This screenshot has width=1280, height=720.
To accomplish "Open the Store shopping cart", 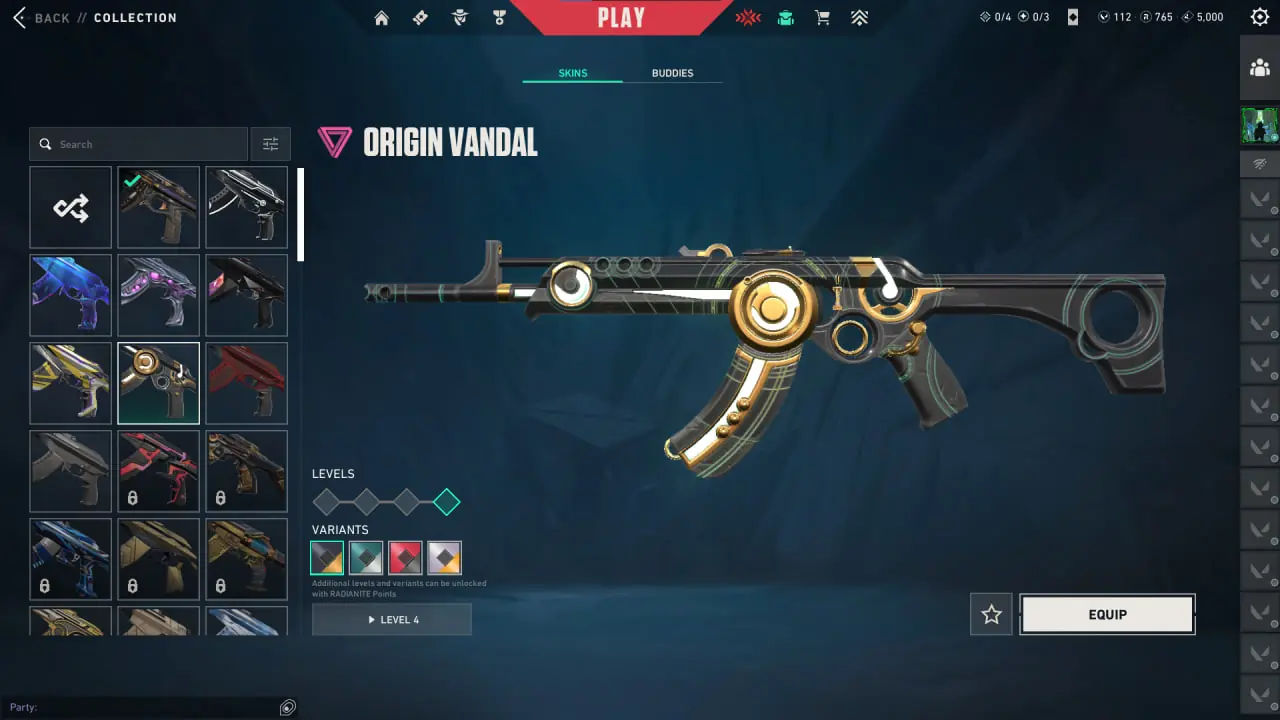I will click(x=822, y=17).
